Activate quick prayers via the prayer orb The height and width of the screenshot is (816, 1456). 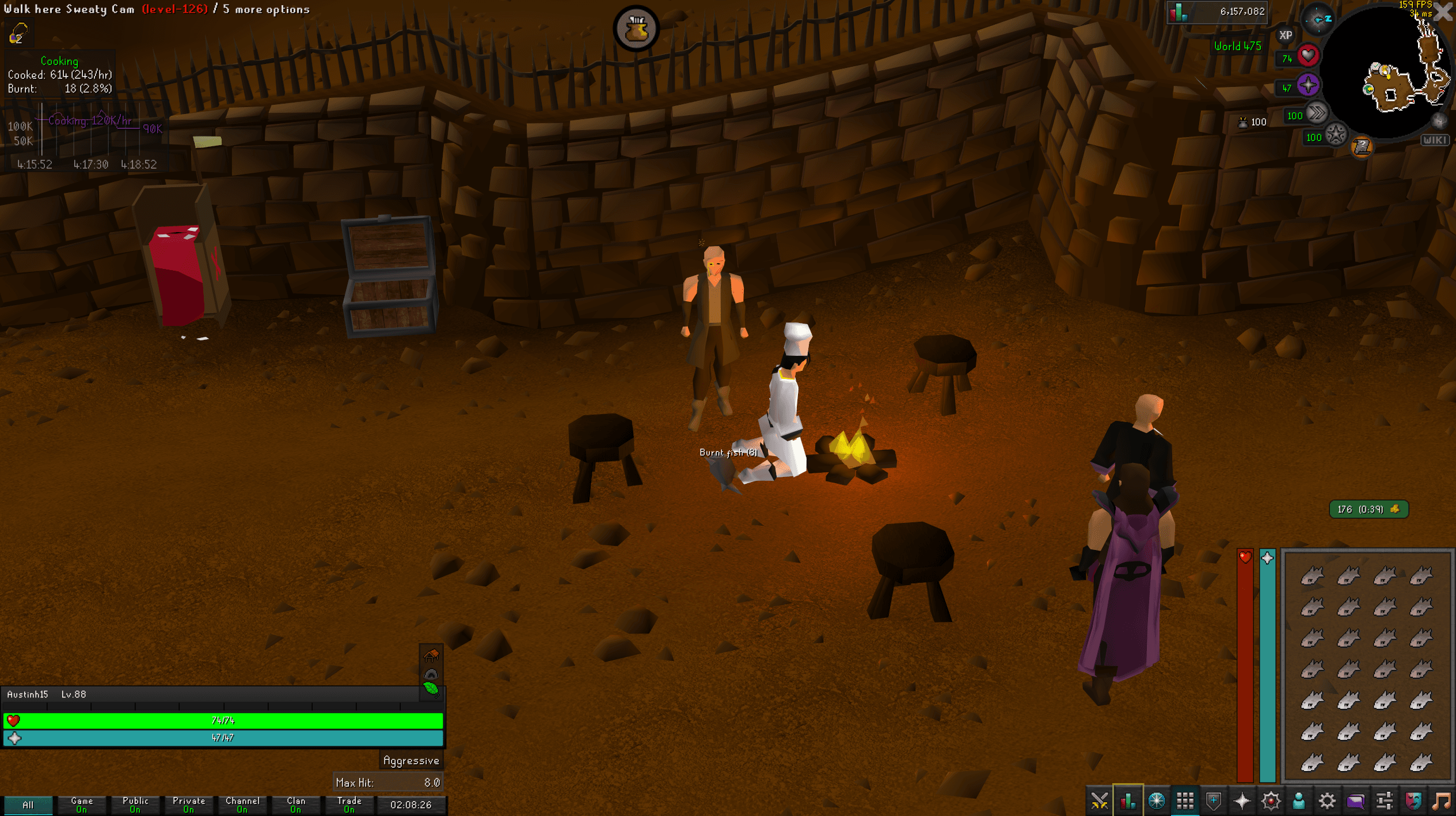[1308, 85]
